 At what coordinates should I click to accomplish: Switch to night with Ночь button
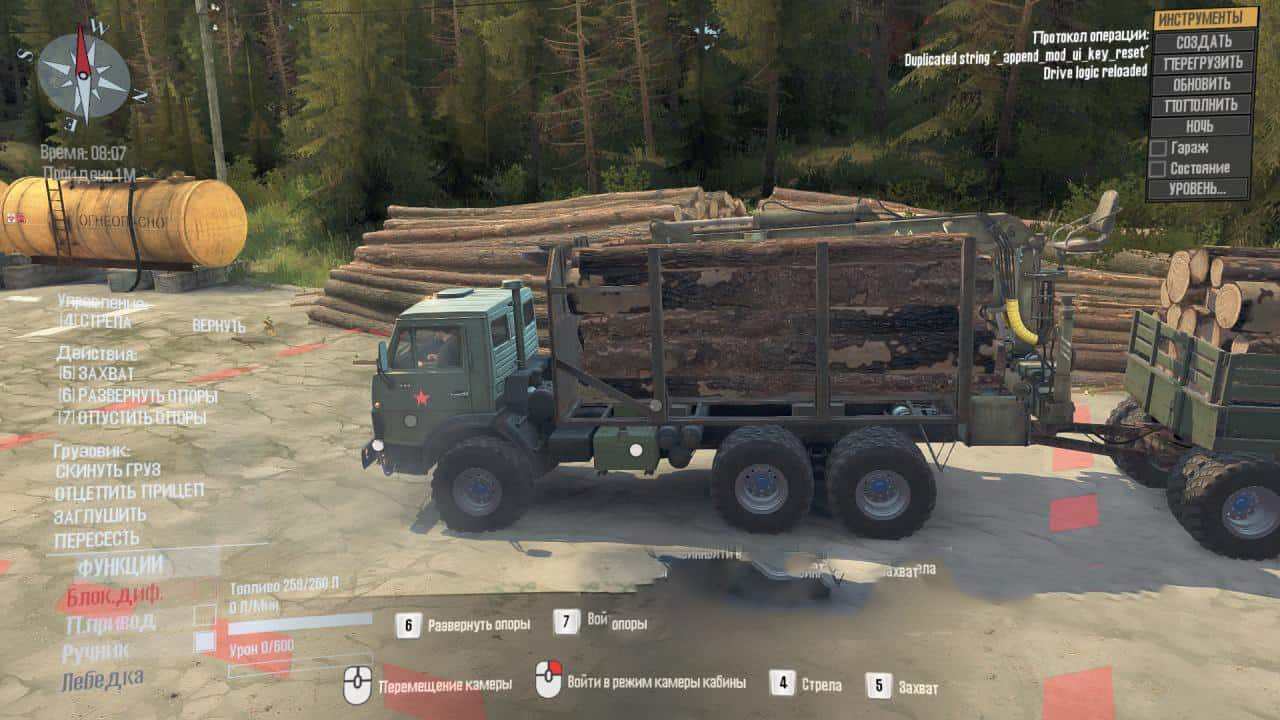pos(1201,126)
